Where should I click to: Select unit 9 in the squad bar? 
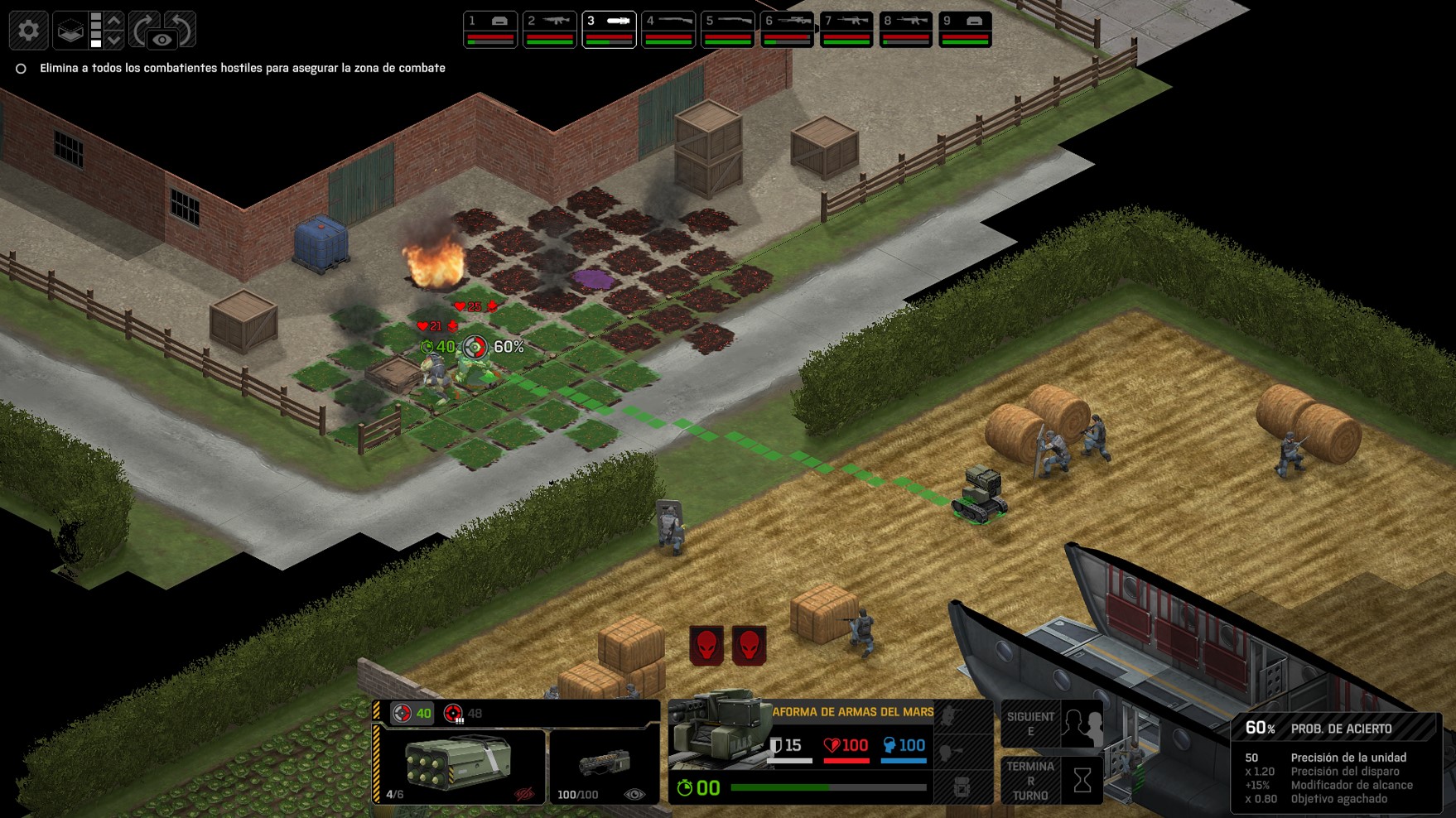(965, 29)
